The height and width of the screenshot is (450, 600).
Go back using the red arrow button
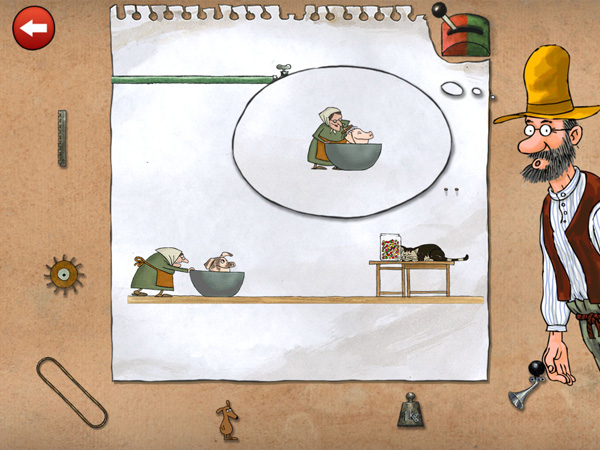pos(34,28)
